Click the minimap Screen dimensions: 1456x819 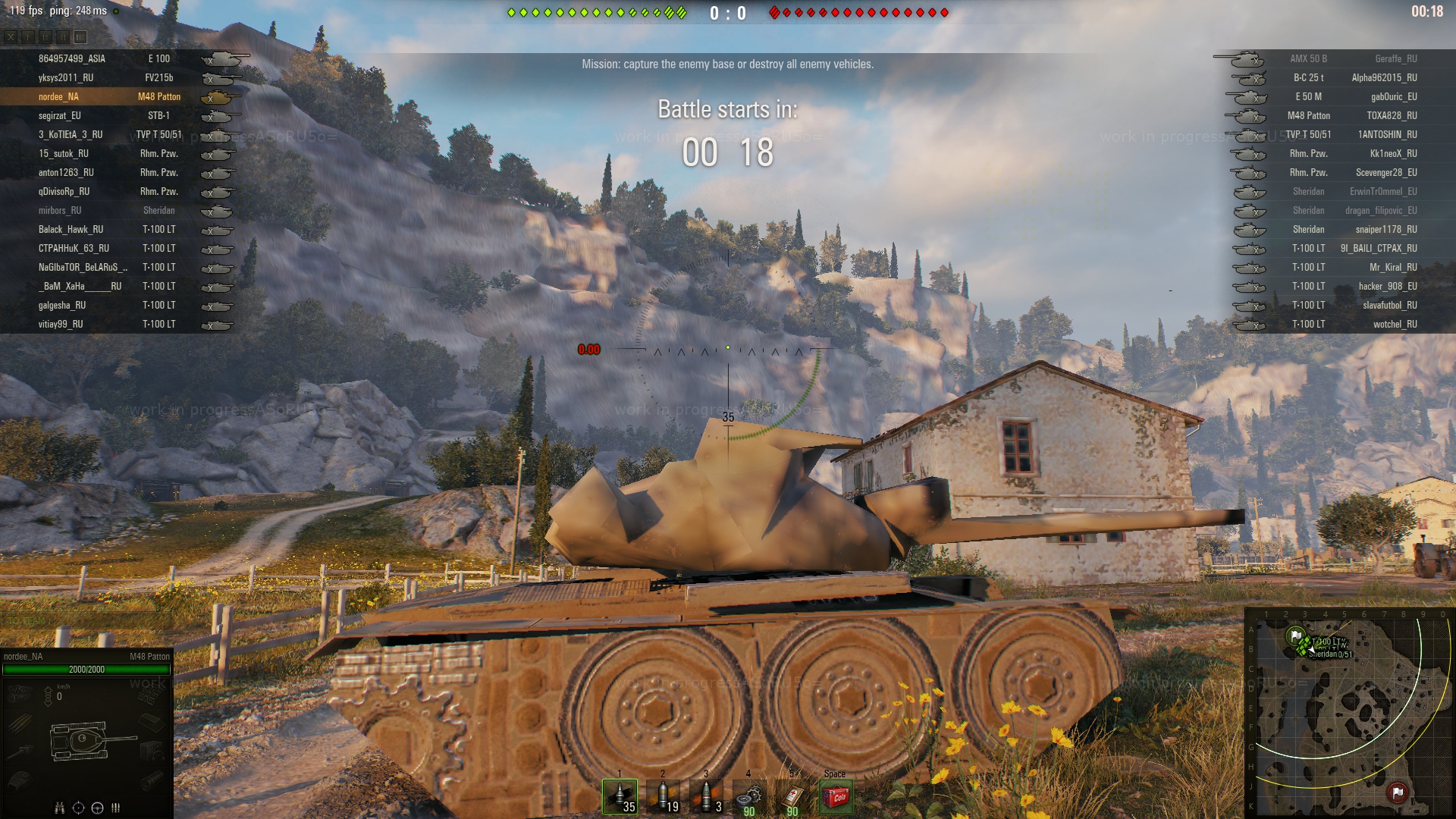1350,713
